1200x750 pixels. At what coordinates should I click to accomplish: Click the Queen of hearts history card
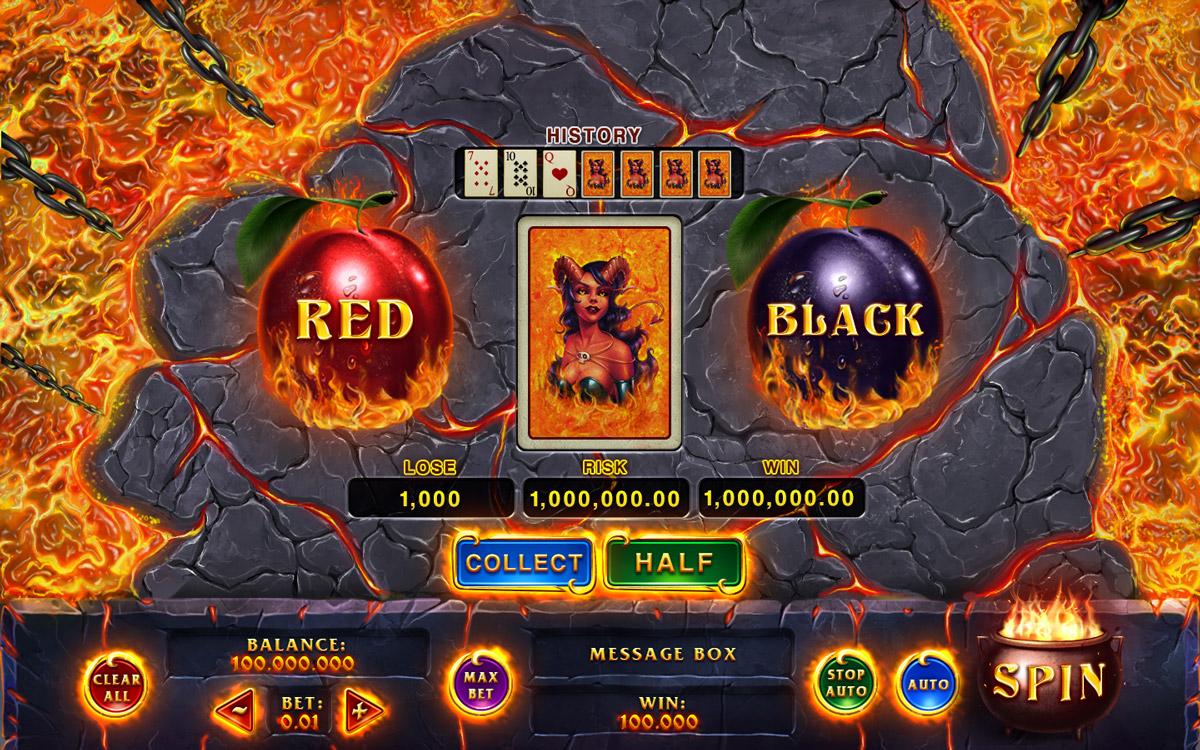559,173
